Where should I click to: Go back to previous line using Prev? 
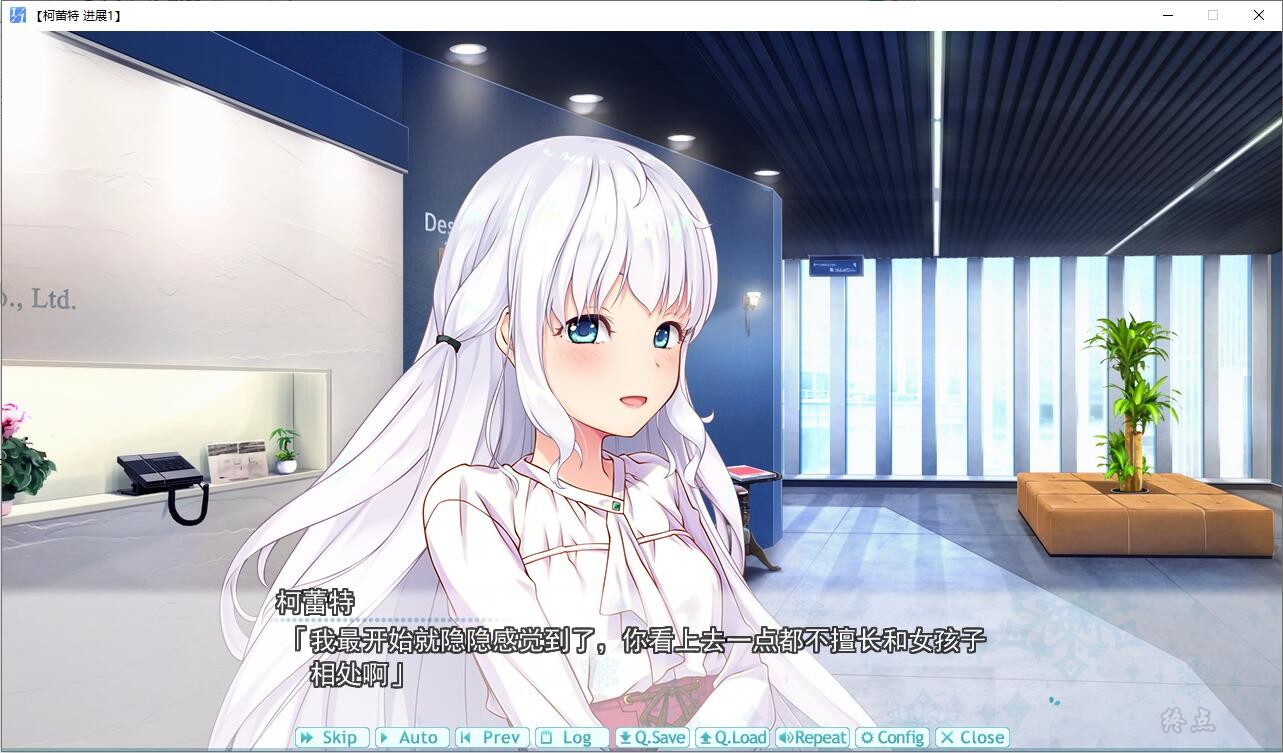click(x=490, y=737)
